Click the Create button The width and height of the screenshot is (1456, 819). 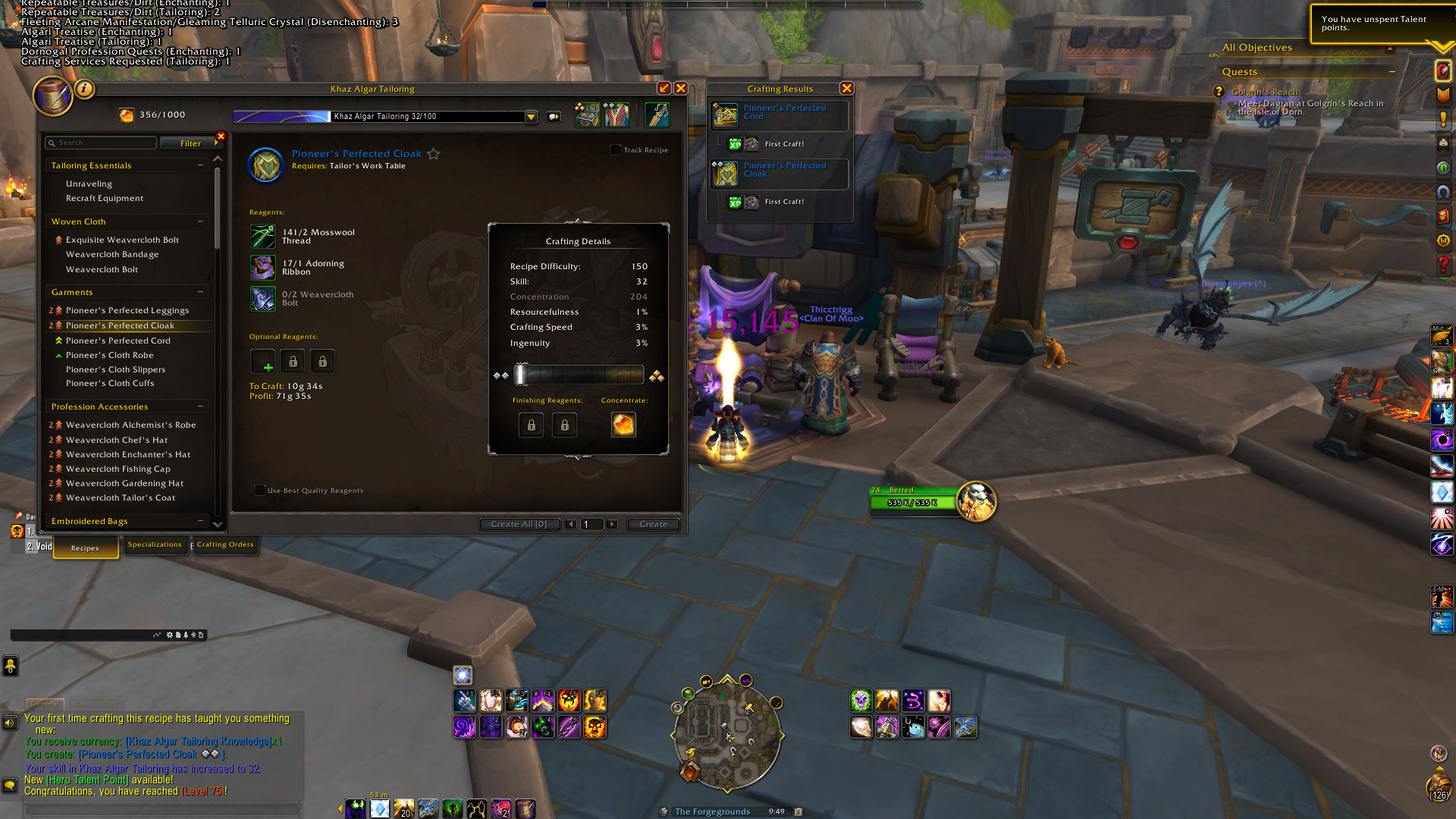tap(653, 524)
